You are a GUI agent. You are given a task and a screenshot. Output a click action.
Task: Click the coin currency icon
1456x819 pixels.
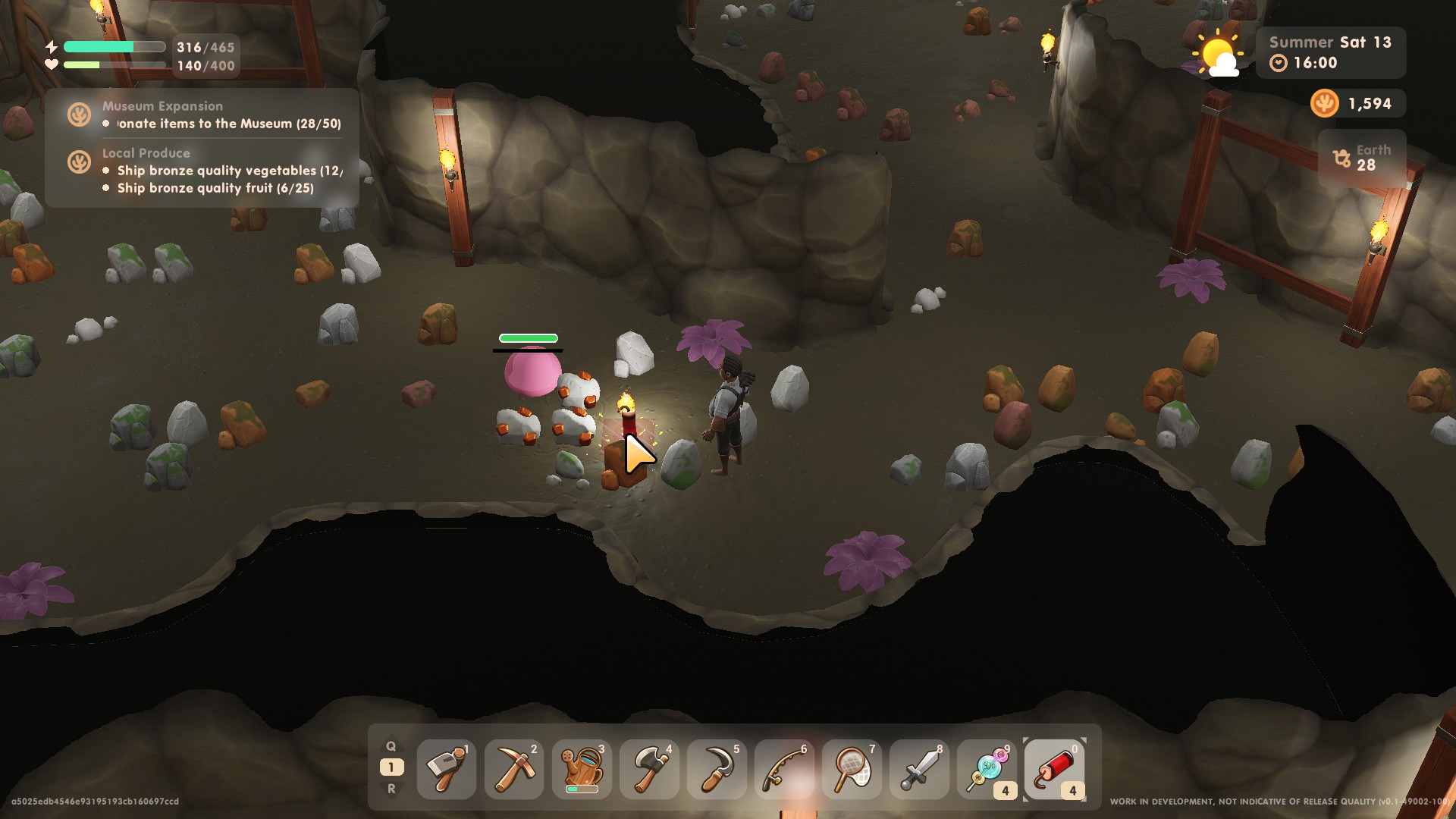[1324, 103]
